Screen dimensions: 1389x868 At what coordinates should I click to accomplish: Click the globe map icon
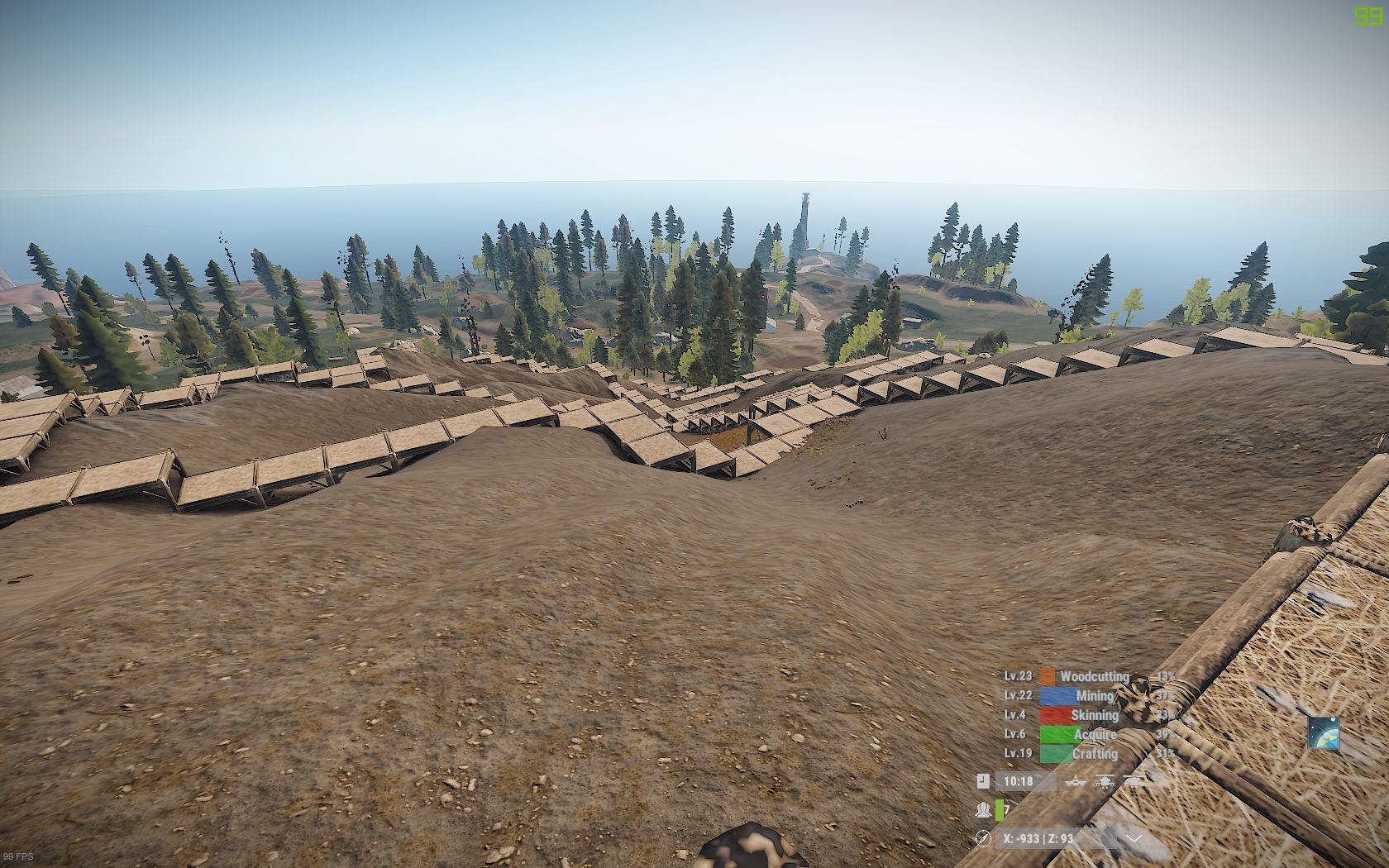[1323, 733]
